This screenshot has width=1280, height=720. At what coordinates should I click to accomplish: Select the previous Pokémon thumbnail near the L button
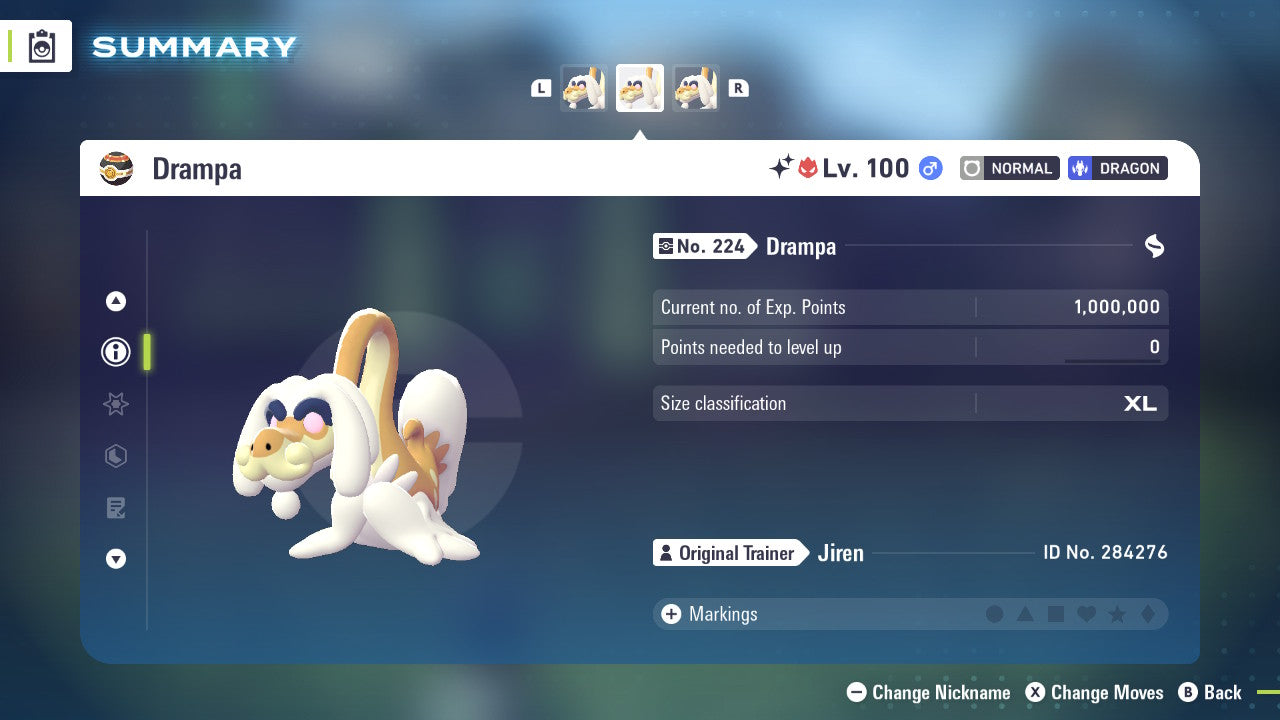click(584, 87)
